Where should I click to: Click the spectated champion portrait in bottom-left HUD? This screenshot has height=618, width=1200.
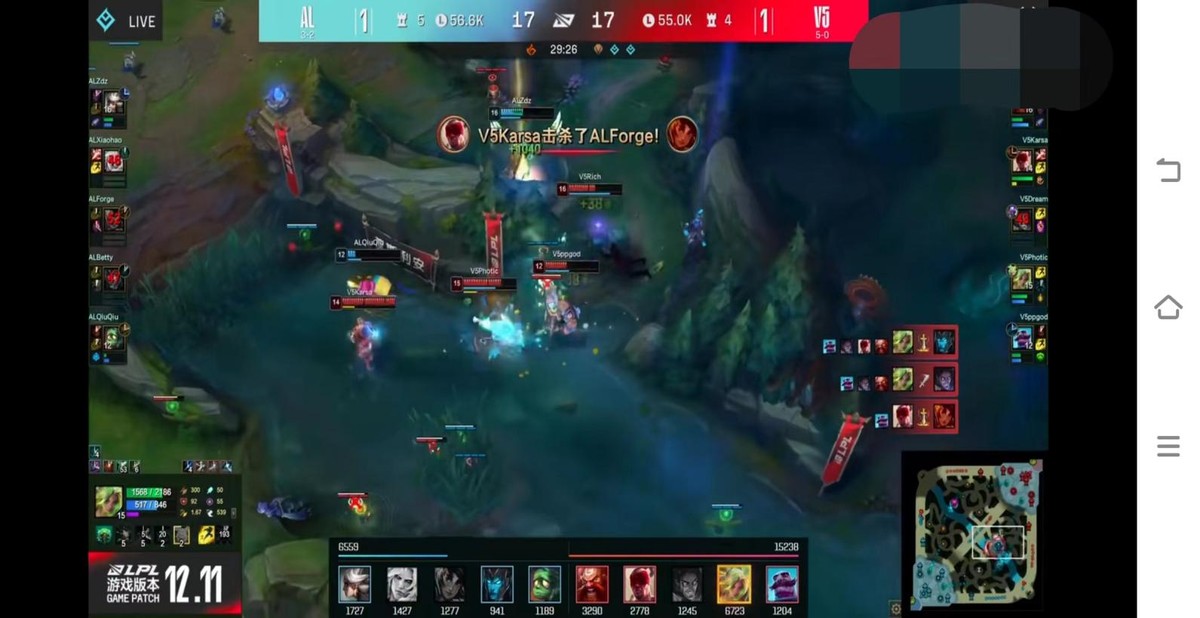coord(109,500)
